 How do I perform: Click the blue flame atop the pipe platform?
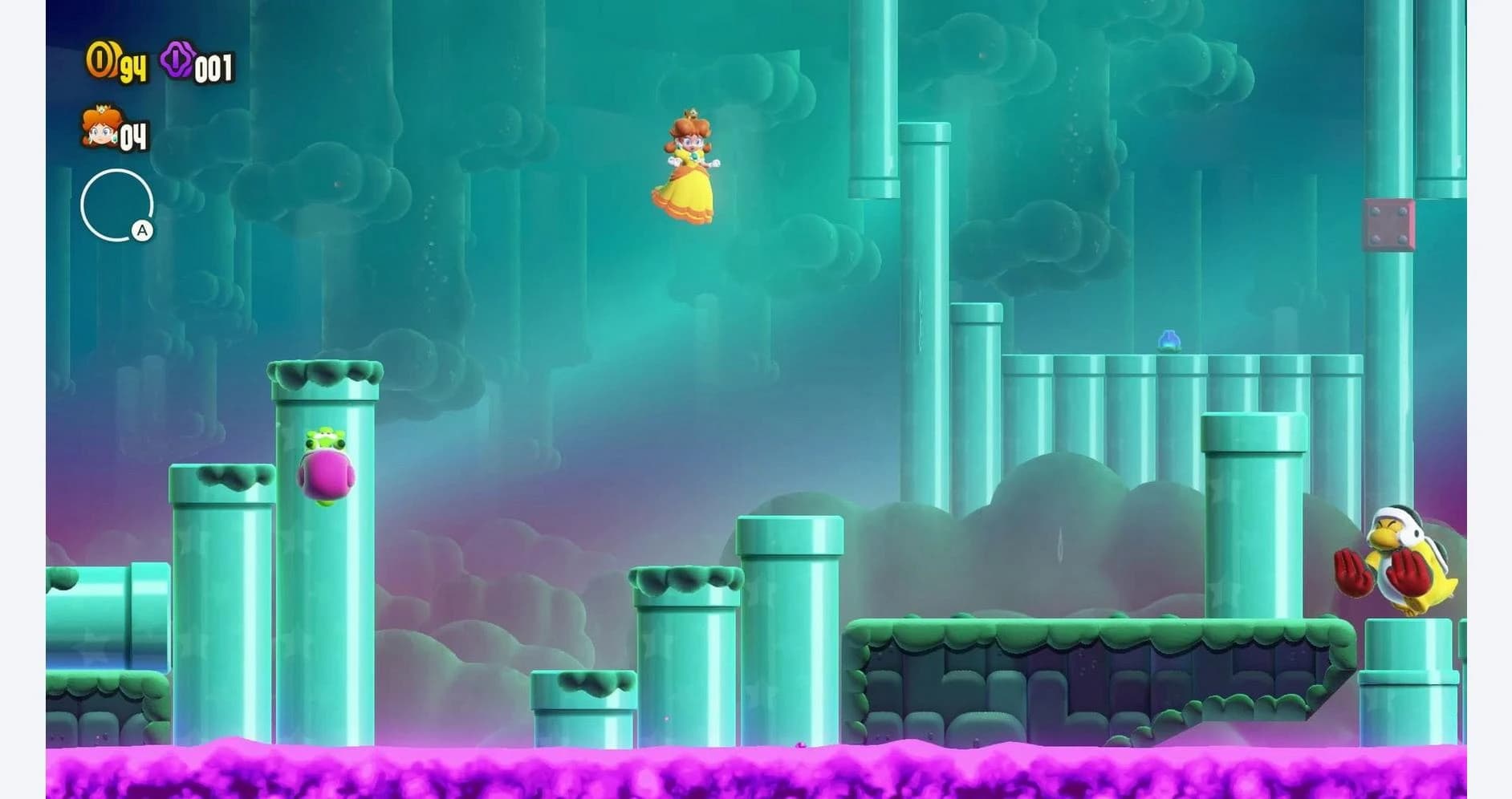tap(1169, 340)
